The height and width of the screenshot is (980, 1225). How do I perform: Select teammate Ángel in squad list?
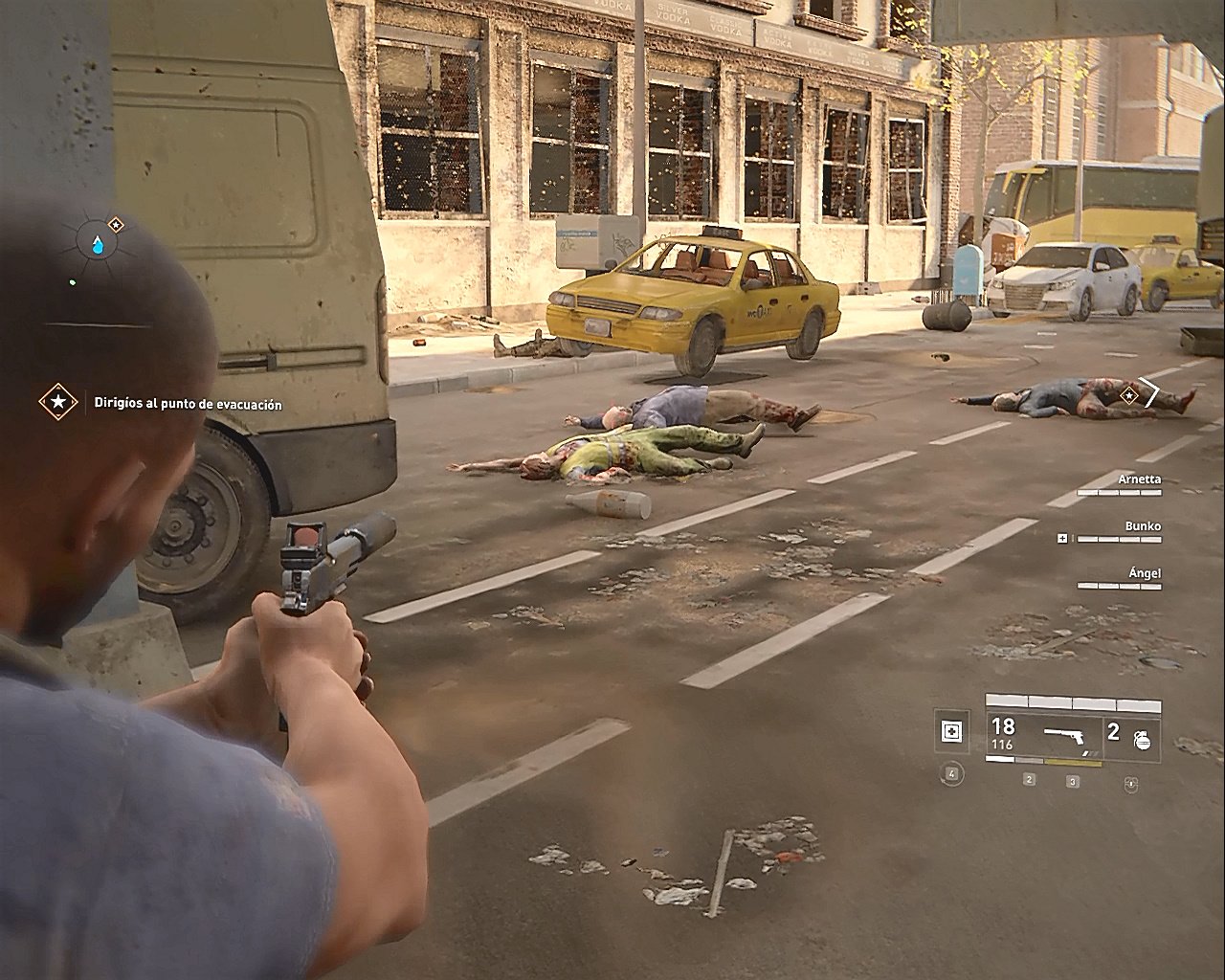1119,579
